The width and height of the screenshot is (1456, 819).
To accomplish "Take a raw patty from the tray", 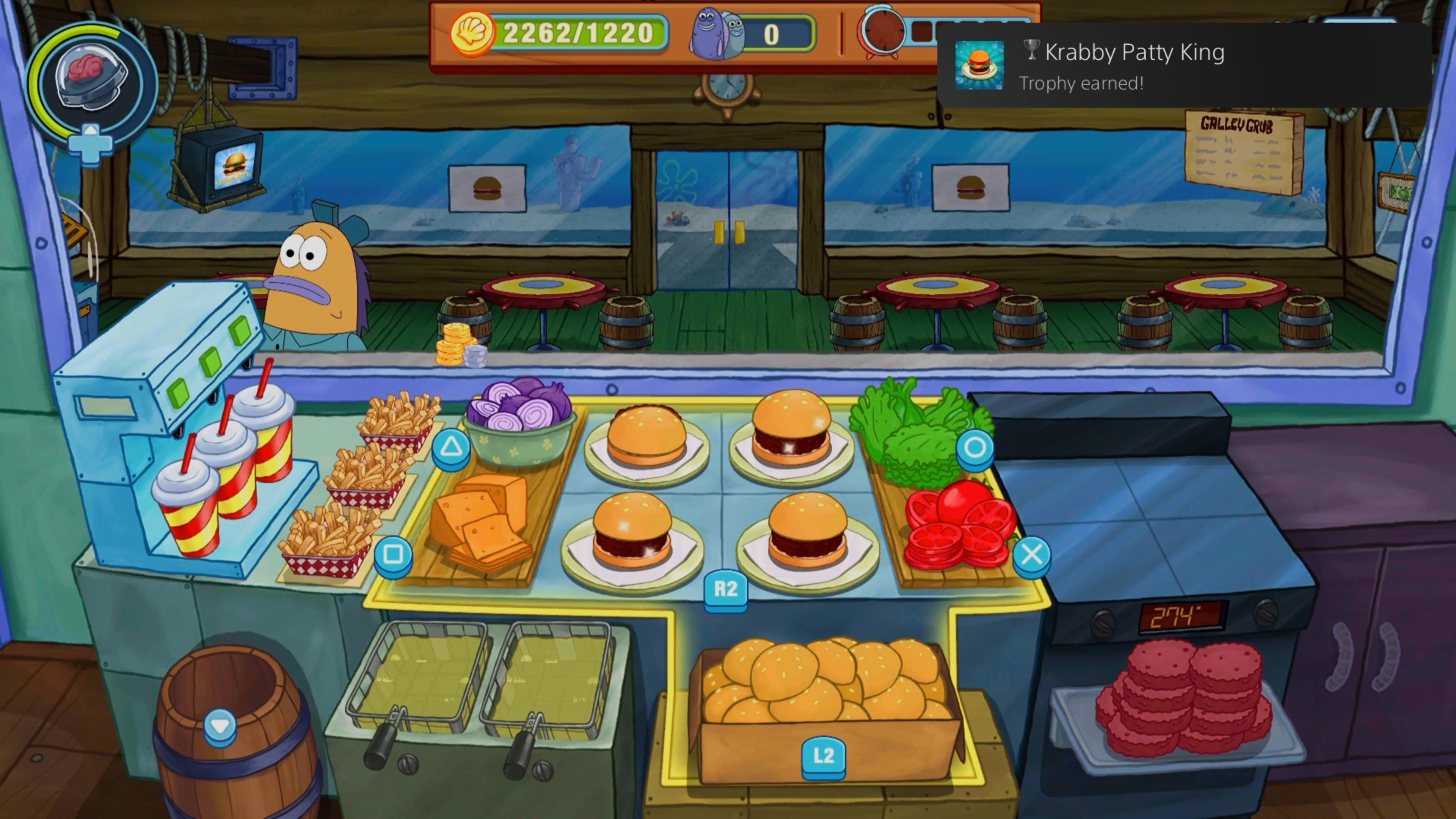I will coord(1181,698).
